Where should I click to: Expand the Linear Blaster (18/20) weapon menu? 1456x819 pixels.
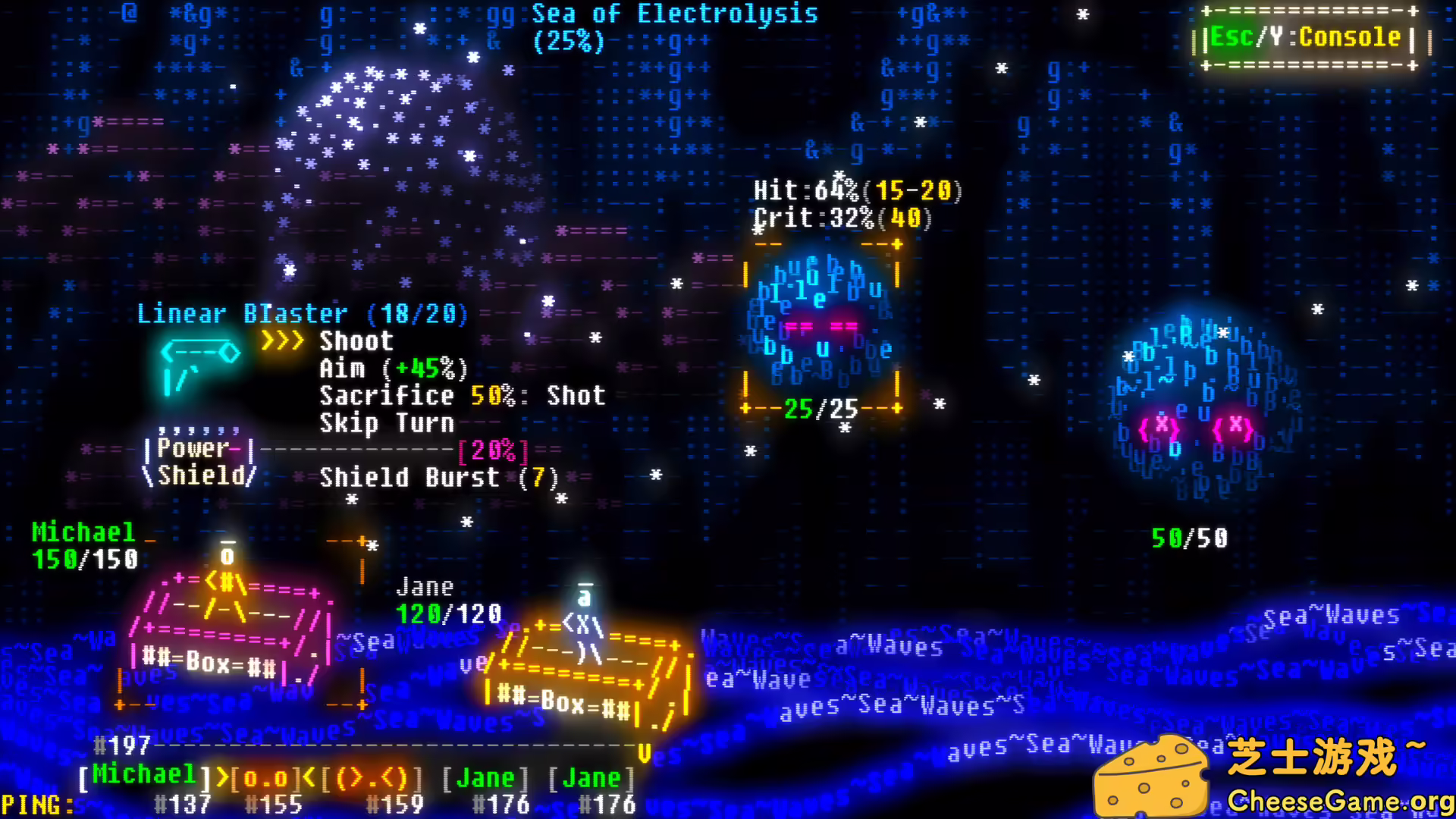point(302,313)
